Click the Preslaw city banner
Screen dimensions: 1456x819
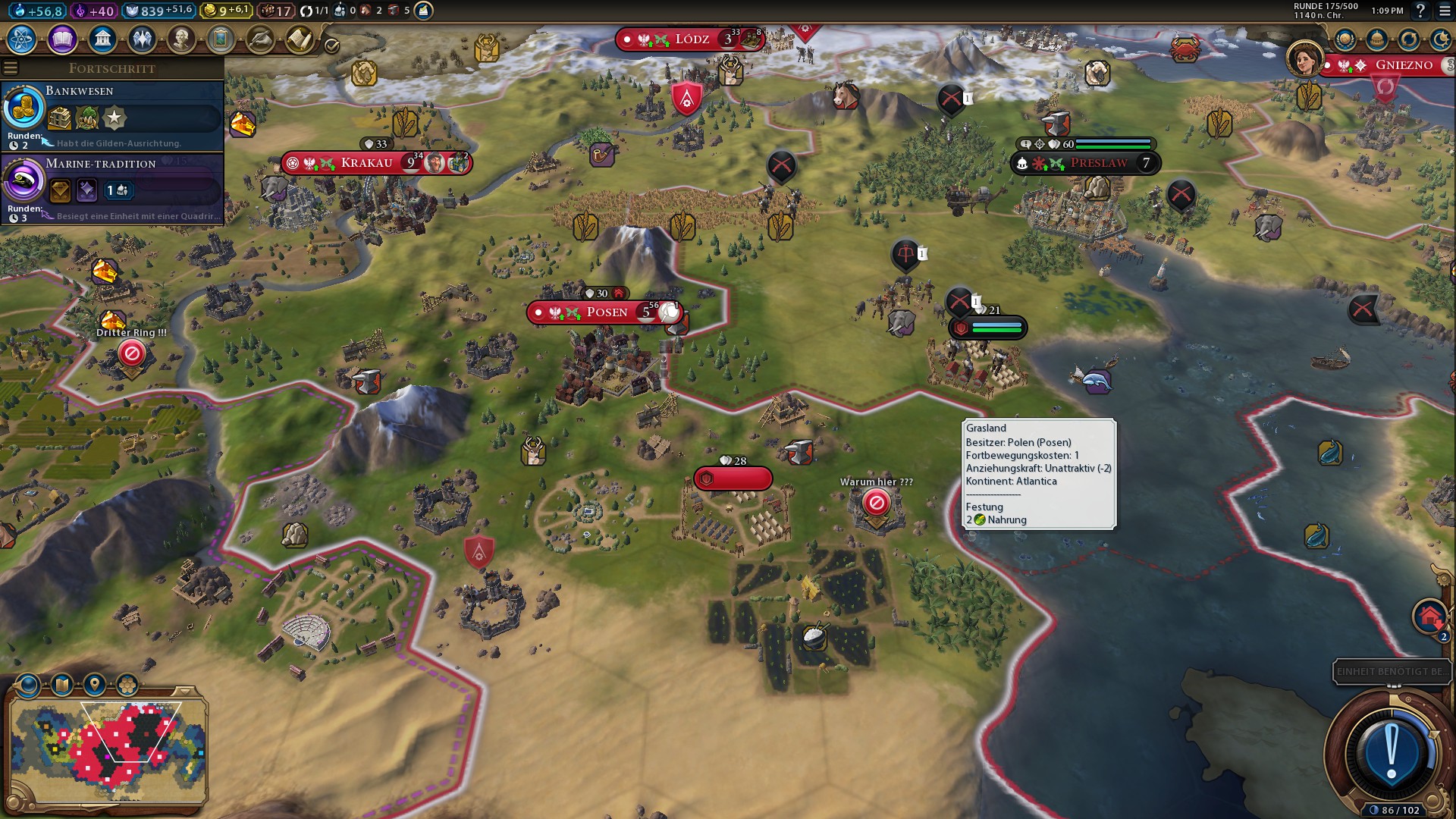pos(1098,163)
